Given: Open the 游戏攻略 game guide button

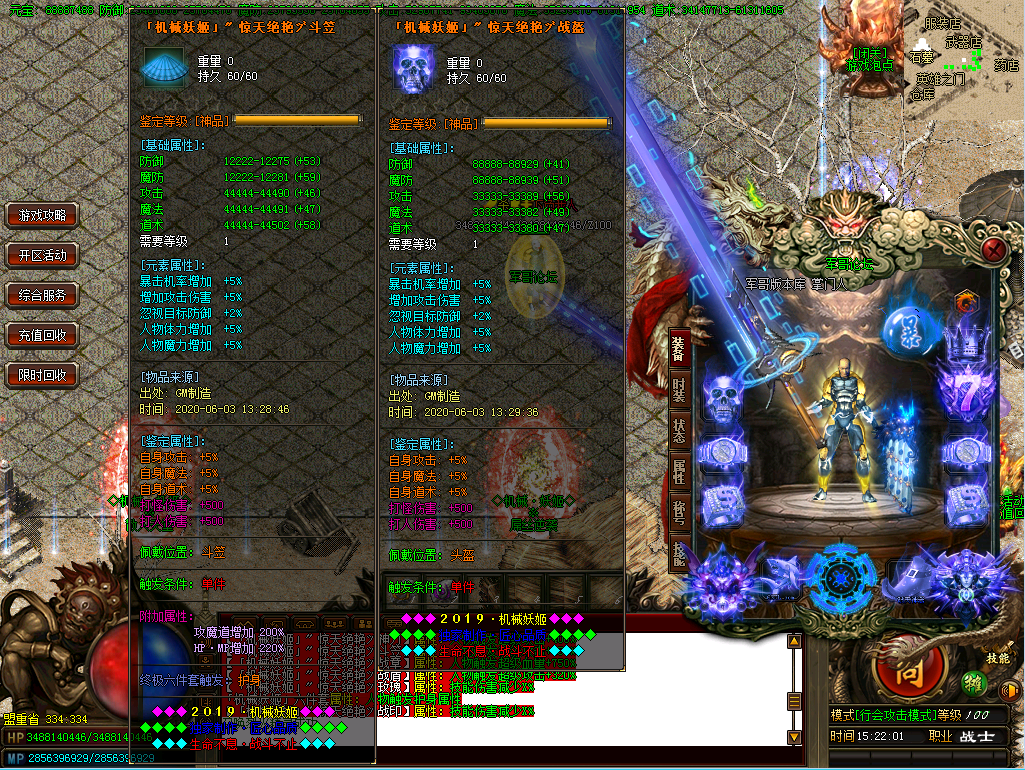Looking at the screenshot, I should [42, 215].
